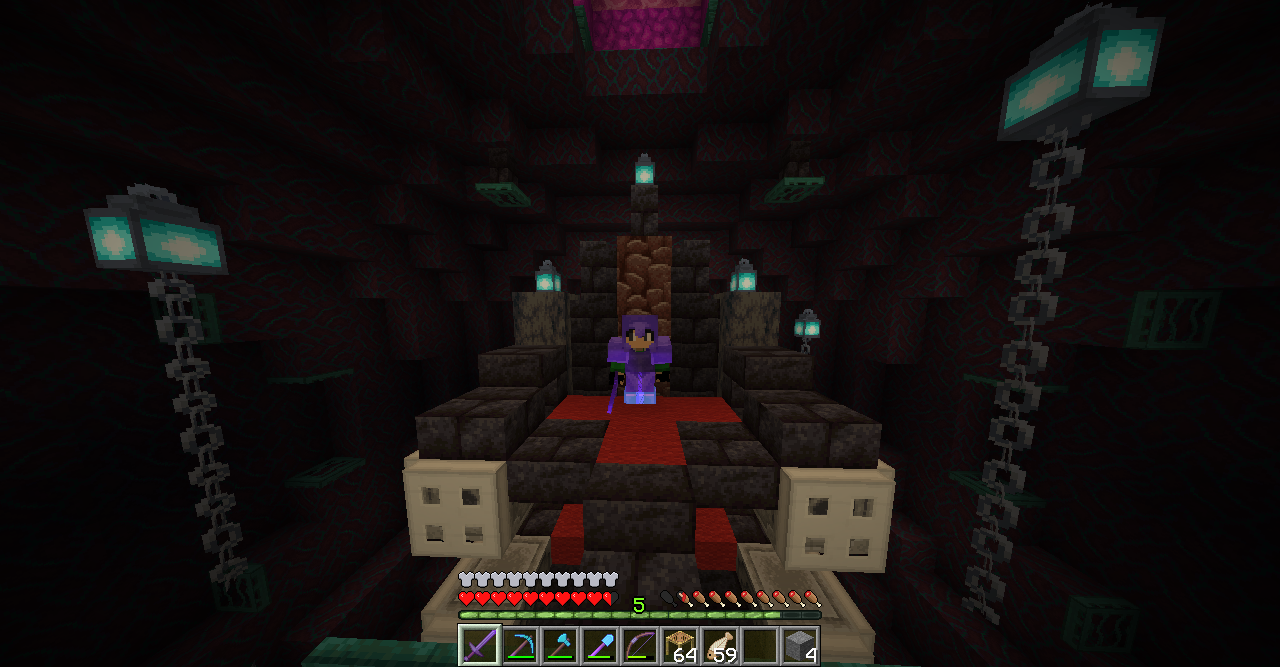Select the enchanted diamond shovel slot
Viewport: 1280px width, 667px height.
(x=599, y=645)
